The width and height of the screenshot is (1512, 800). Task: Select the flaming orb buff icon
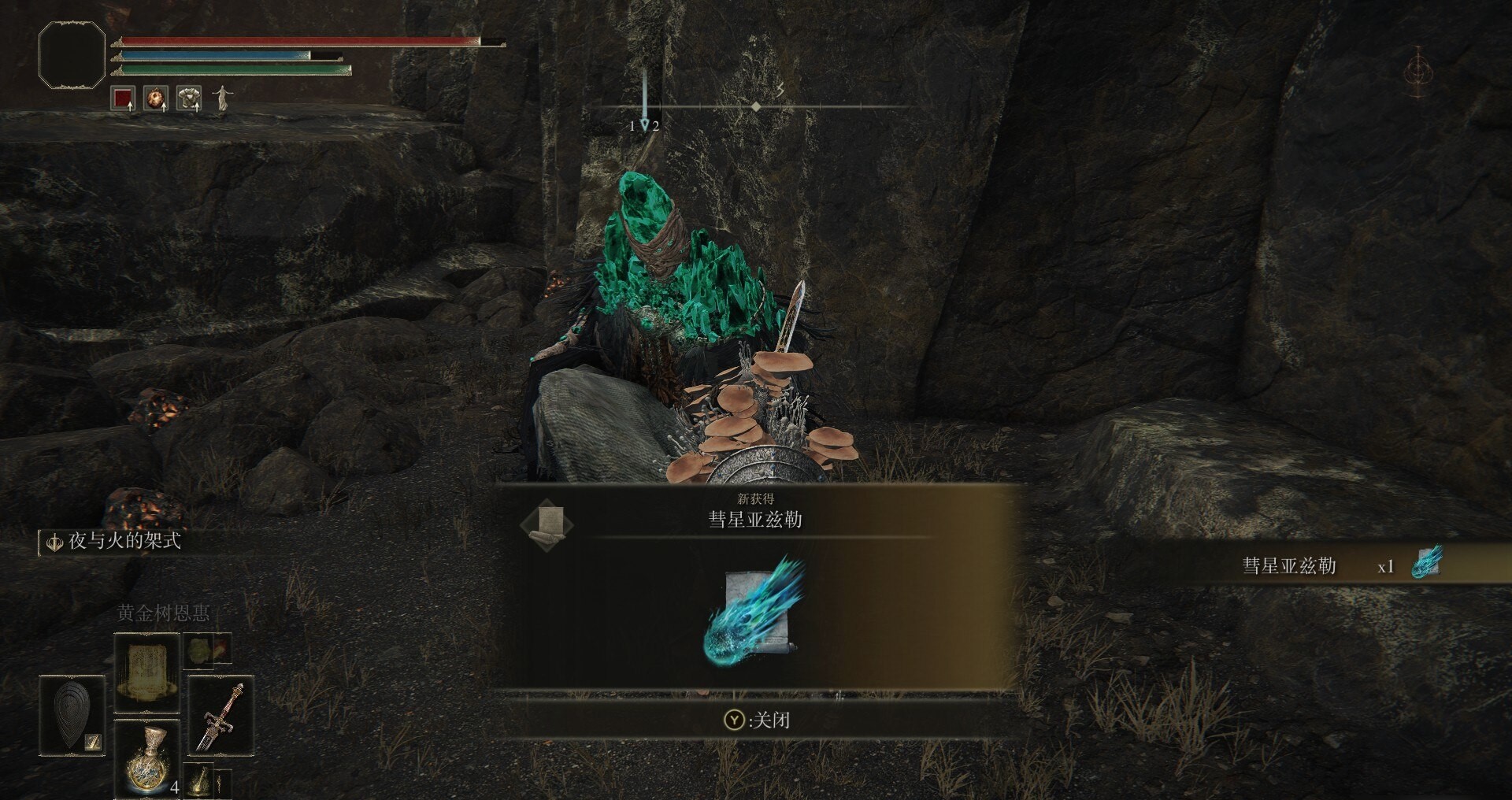(156, 97)
